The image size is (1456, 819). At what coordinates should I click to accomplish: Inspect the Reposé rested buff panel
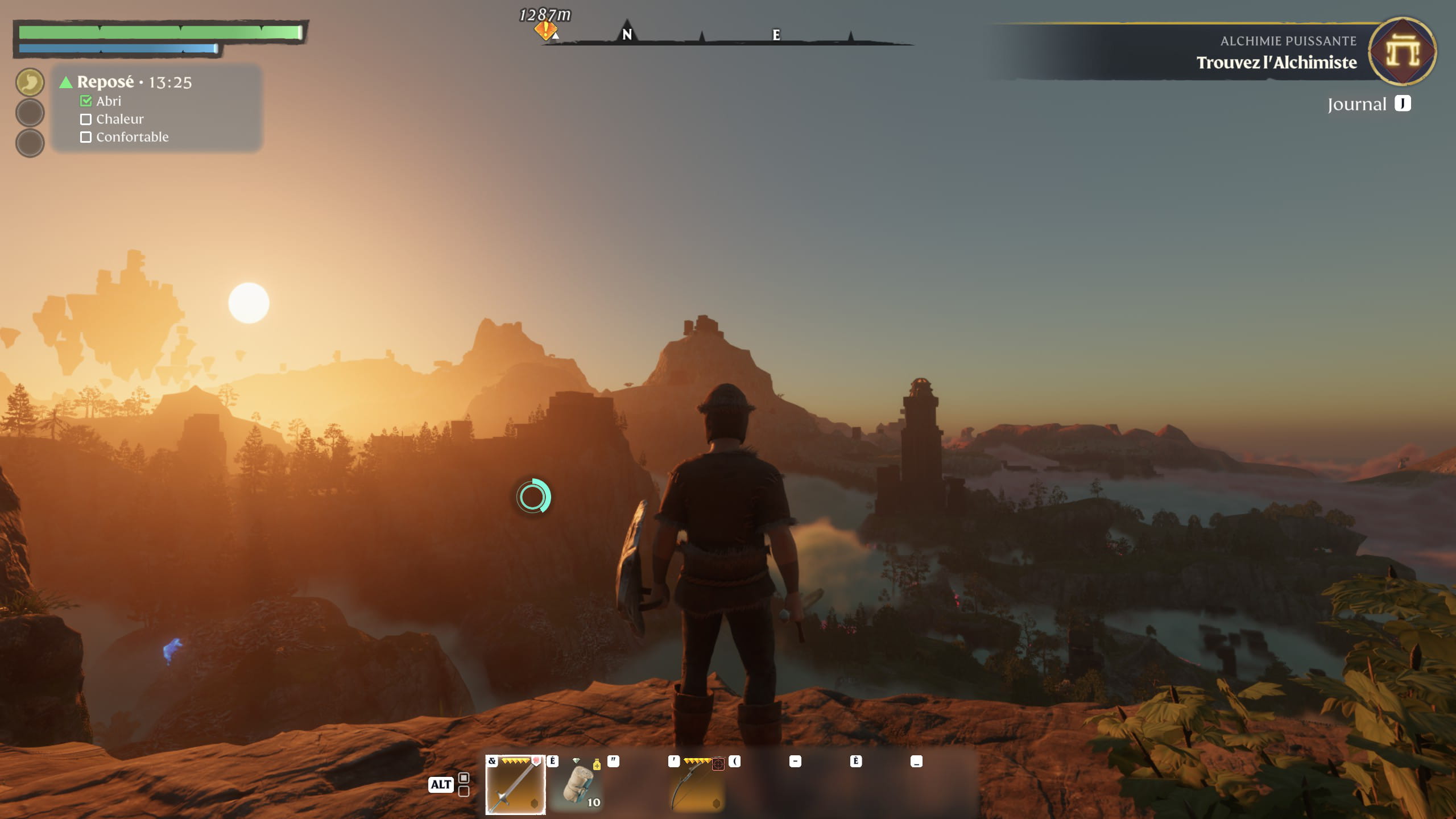tap(157, 108)
